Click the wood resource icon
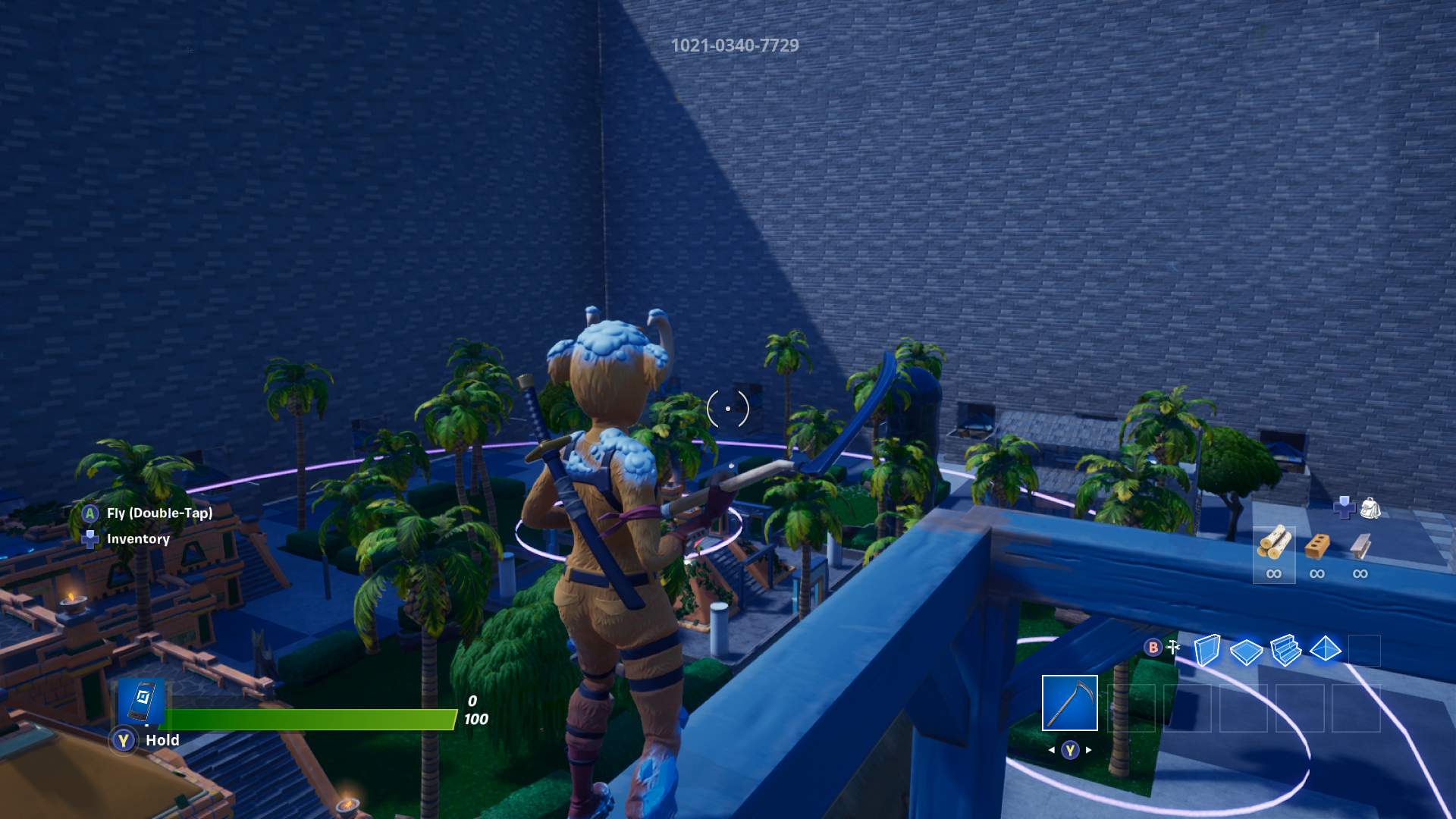Screen dimensions: 1456x819 [x=1275, y=544]
